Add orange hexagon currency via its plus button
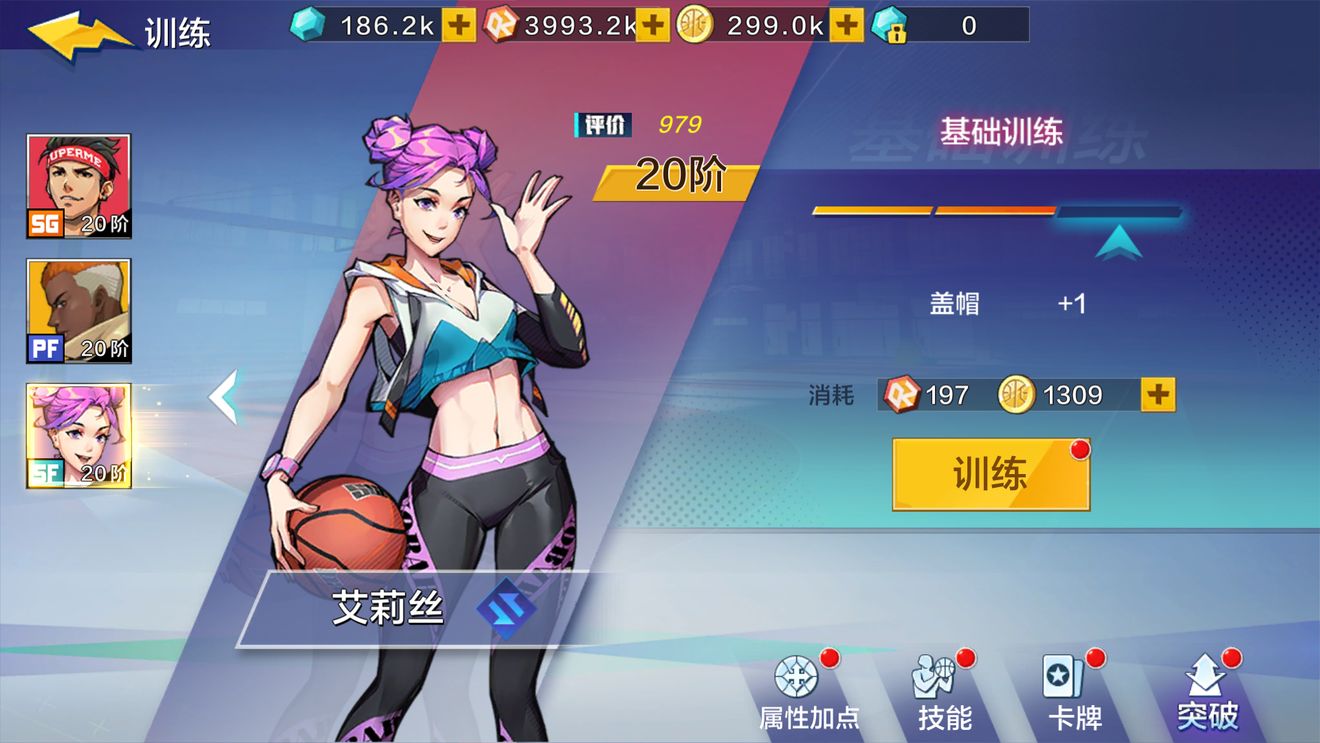 coord(653,26)
